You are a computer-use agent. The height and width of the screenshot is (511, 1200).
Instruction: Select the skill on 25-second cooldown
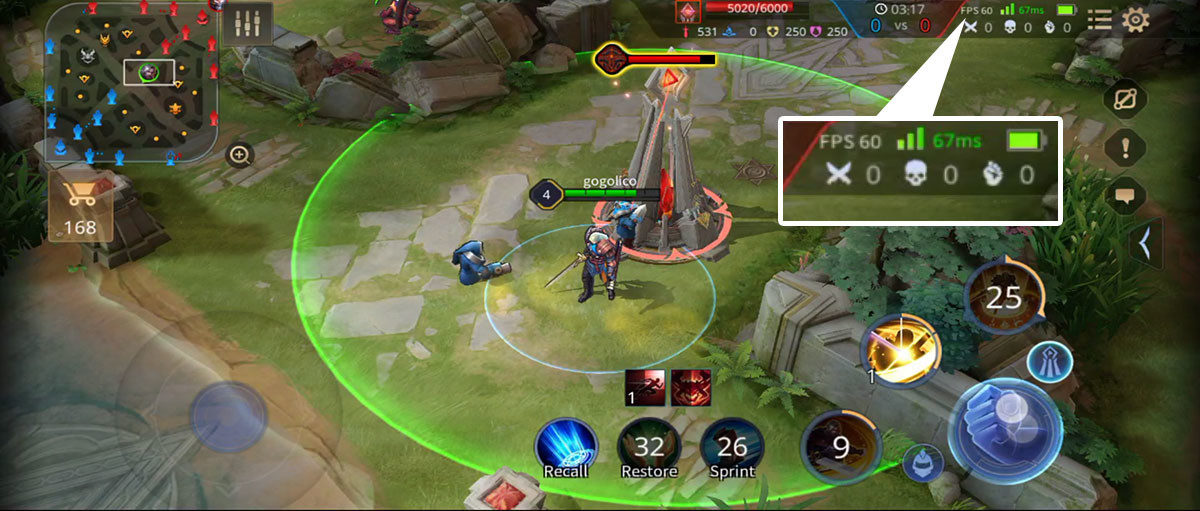click(1003, 296)
